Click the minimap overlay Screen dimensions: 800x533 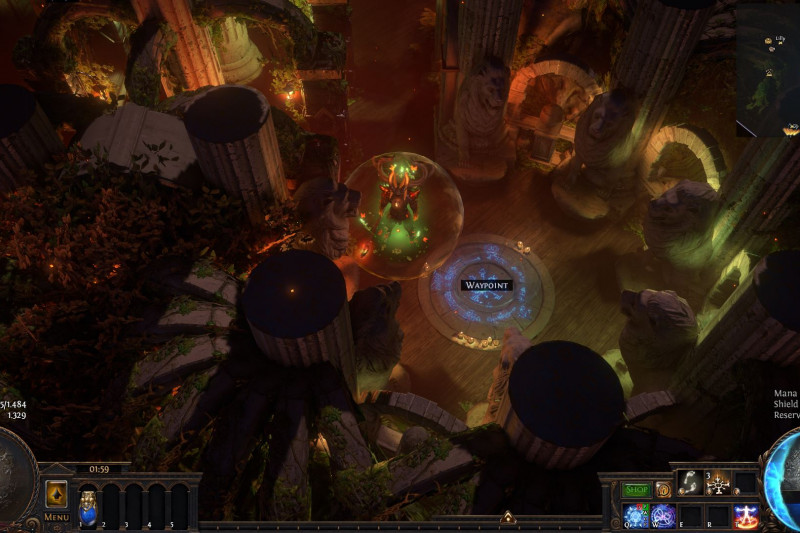[767, 68]
